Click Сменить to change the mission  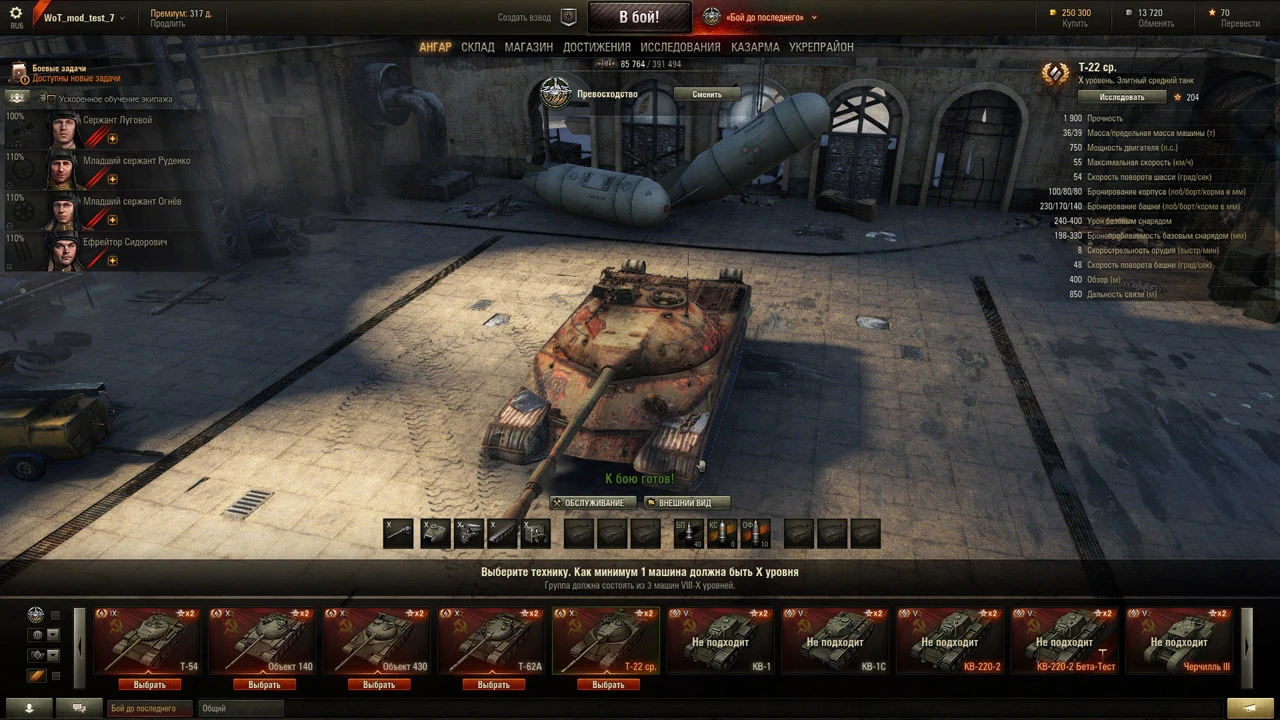click(x=706, y=93)
